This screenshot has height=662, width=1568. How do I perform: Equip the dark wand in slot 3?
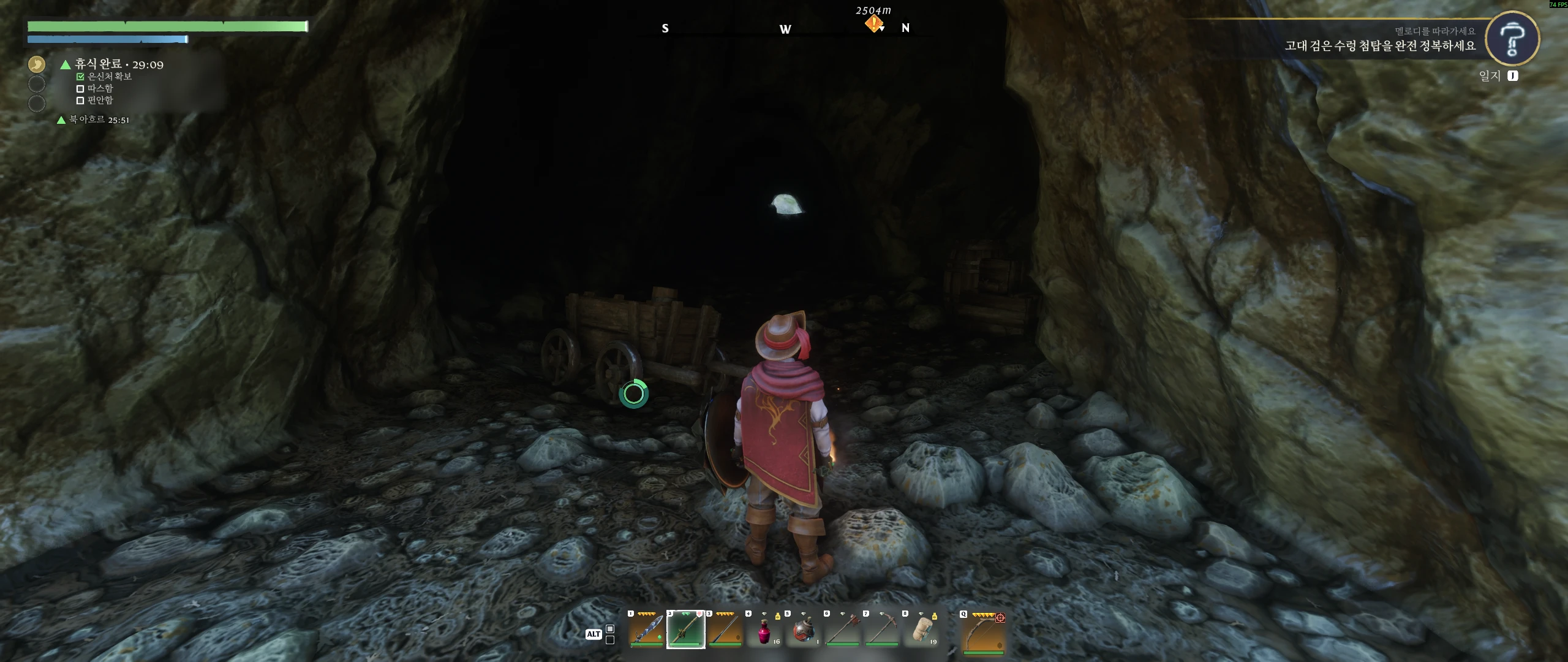pos(725,630)
